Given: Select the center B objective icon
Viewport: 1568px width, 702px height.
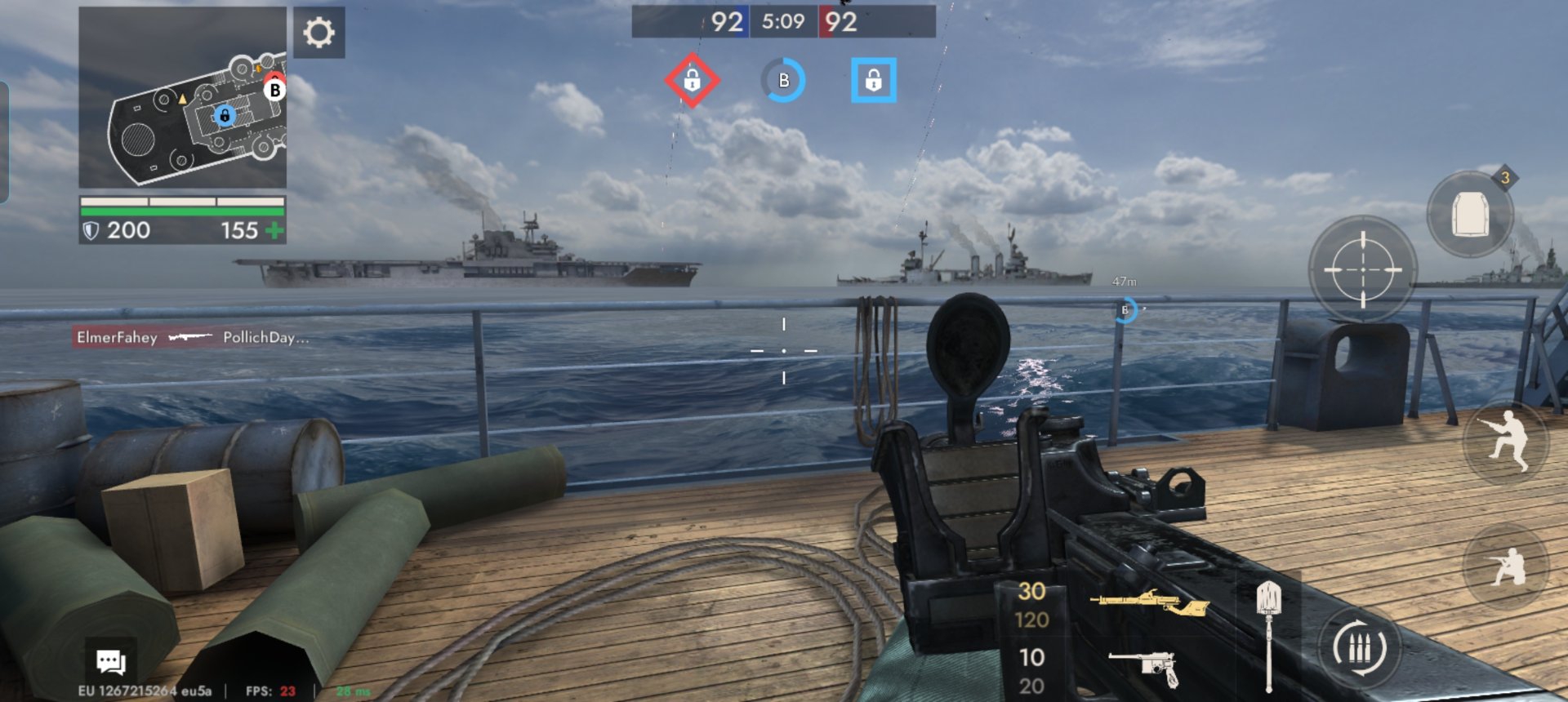Looking at the screenshot, I should (783, 80).
